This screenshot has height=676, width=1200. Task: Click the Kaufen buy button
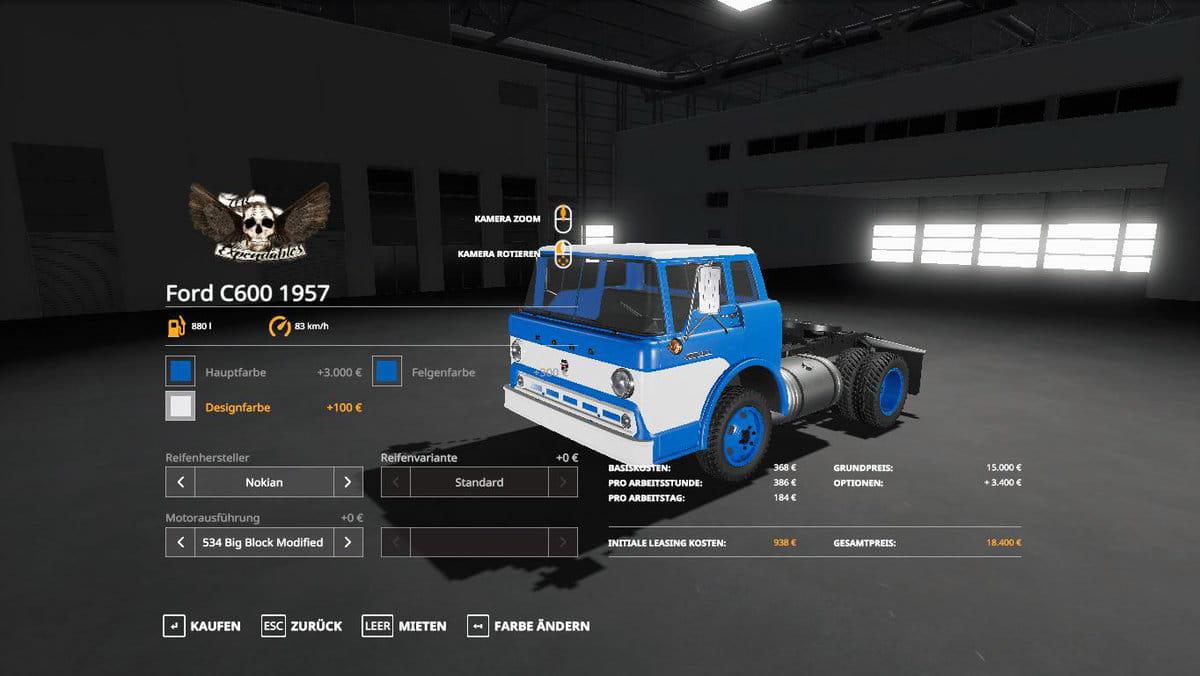click(x=202, y=626)
